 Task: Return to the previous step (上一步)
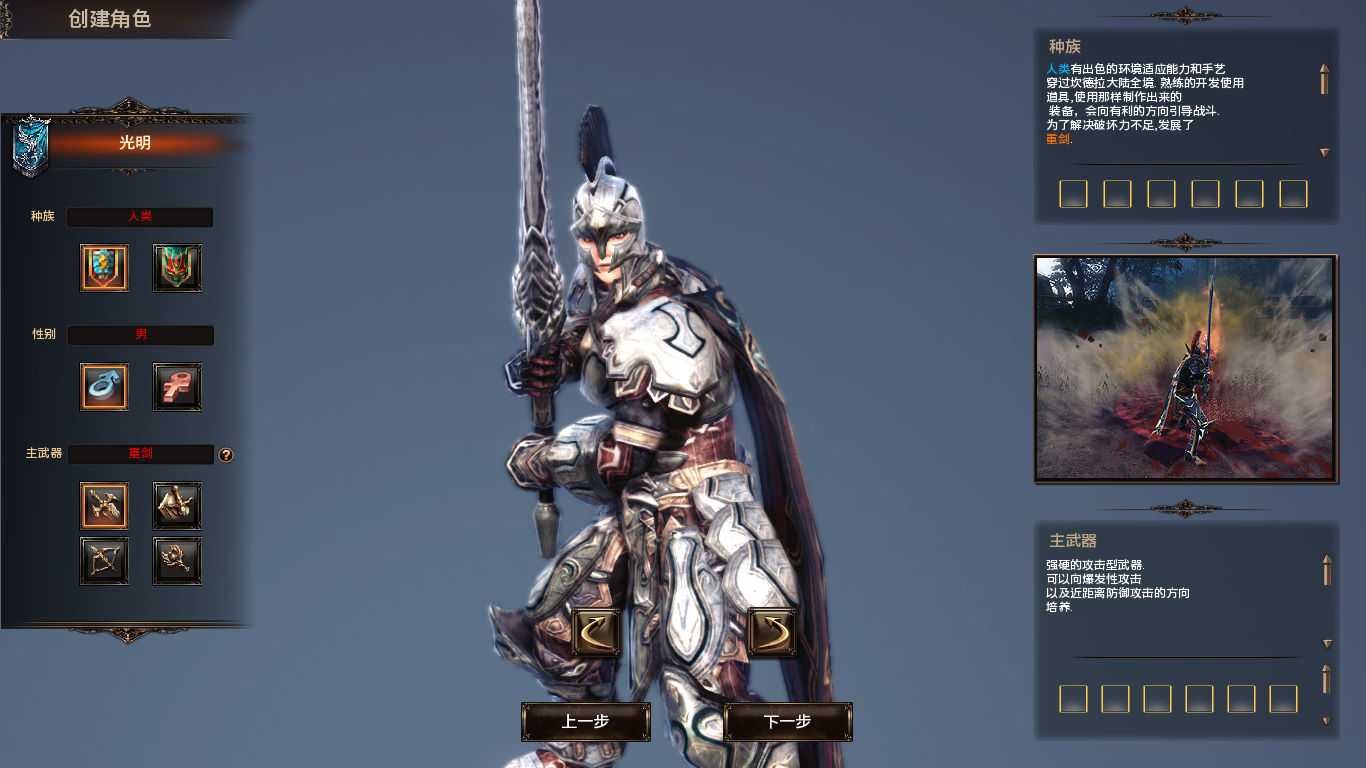pos(585,721)
